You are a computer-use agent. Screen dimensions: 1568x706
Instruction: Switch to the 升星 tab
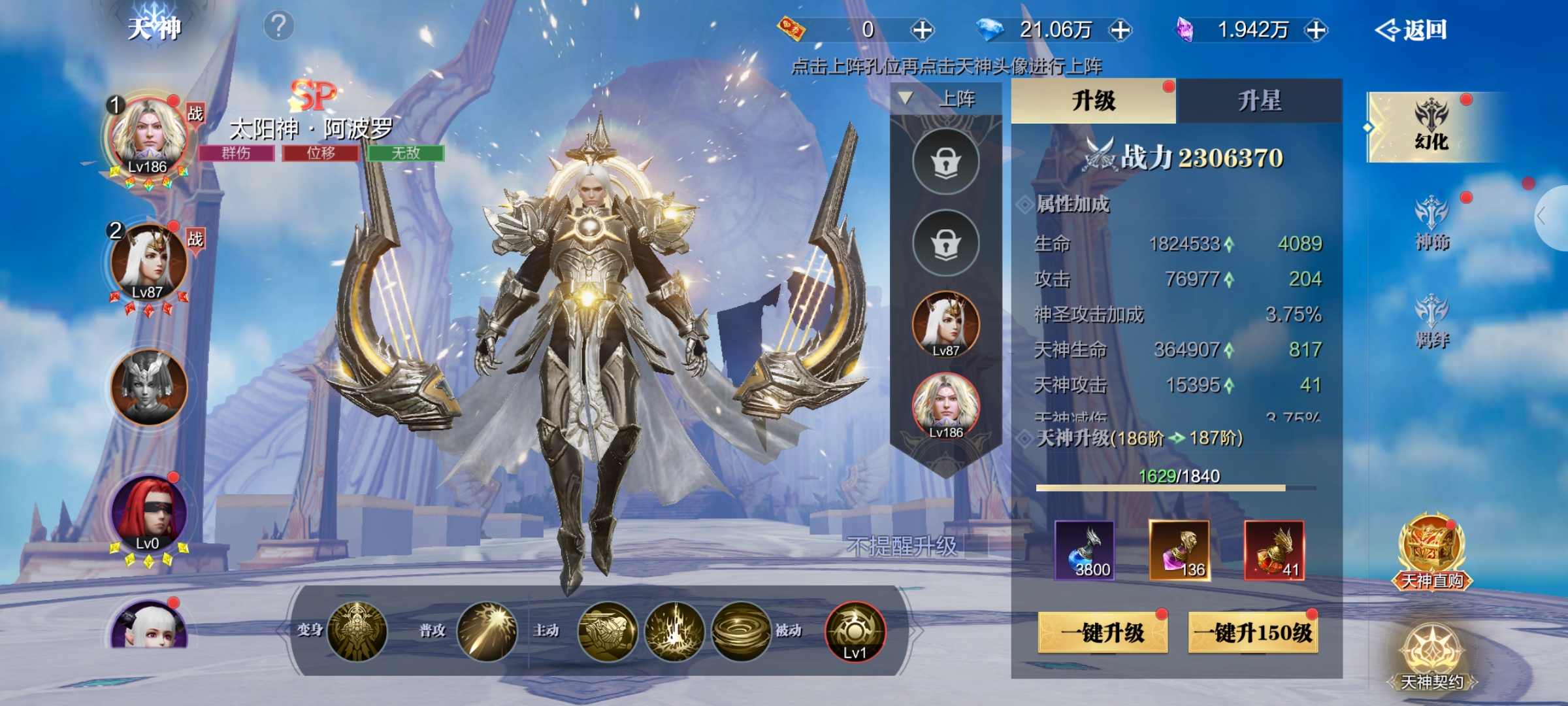[x=1259, y=101]
